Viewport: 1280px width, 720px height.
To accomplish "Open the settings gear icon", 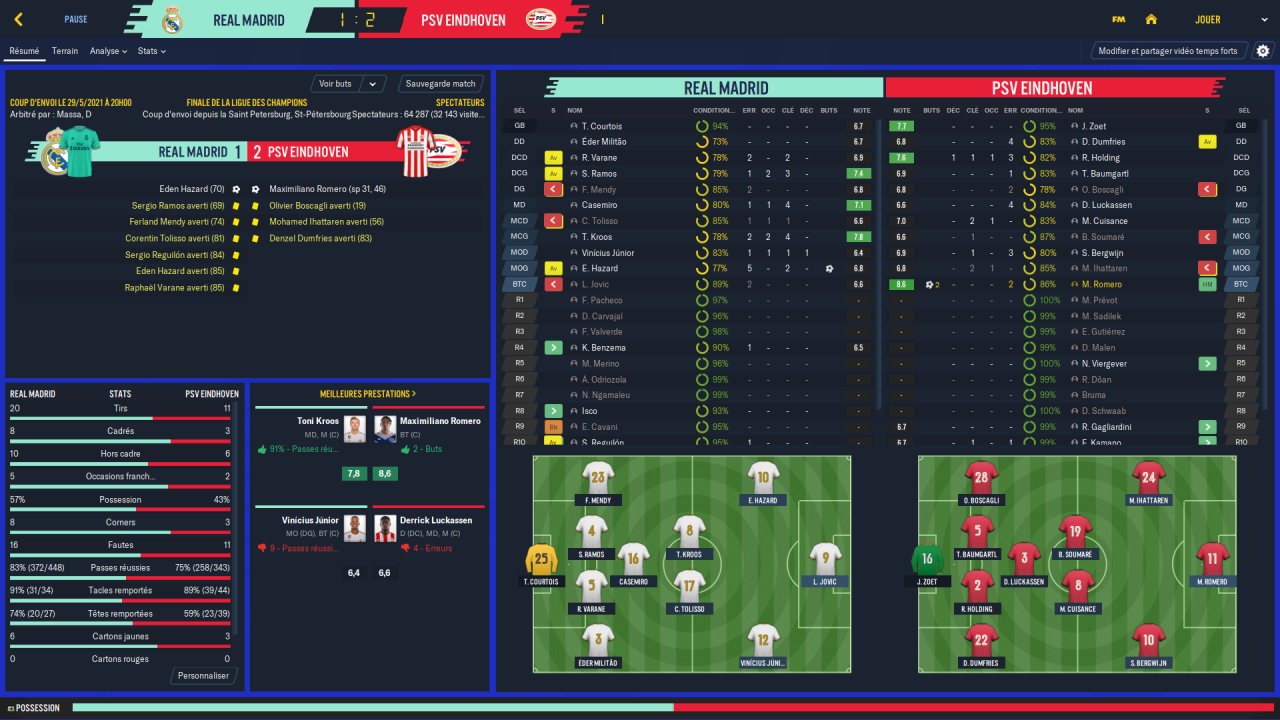I will pyautogui.click(x=1263, y=51).
